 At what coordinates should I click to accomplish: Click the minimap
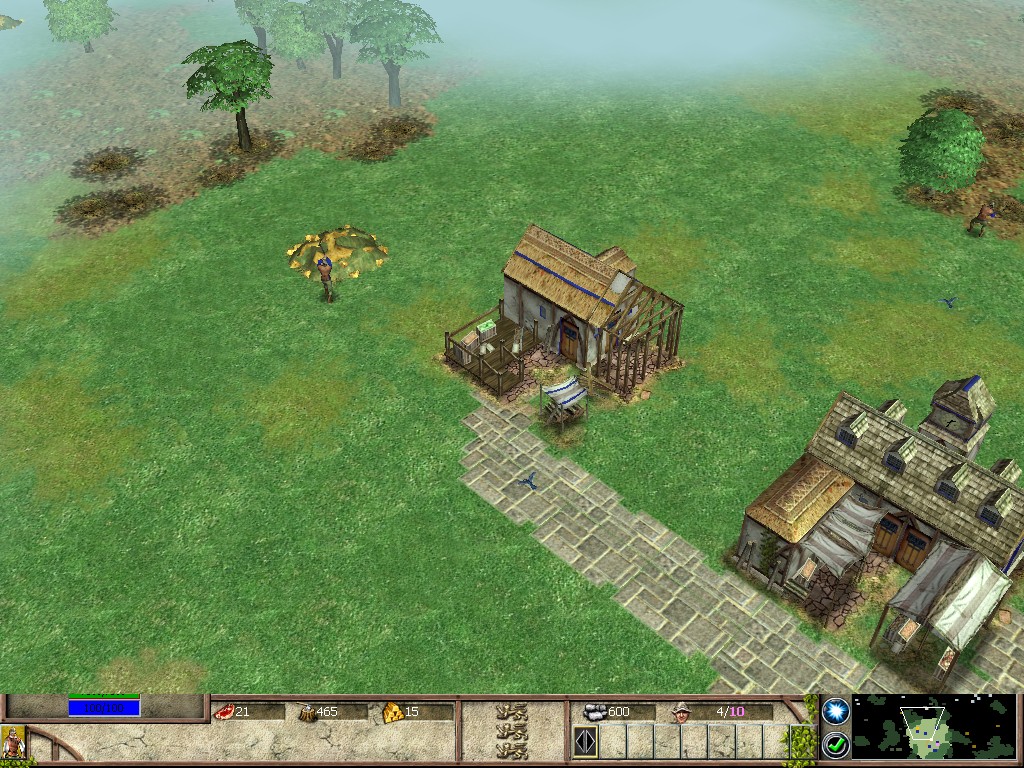[932, 727]
